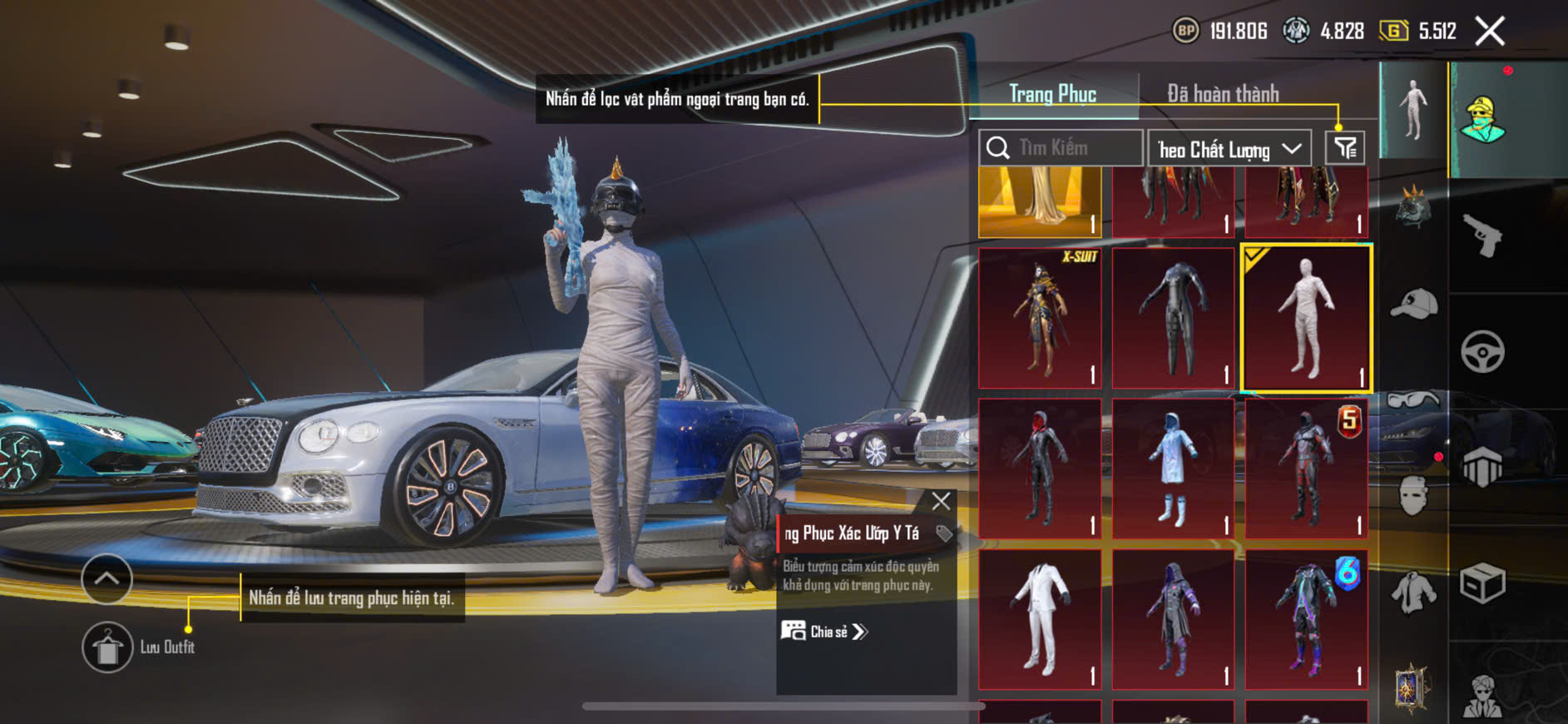
Task: Open the steering wheel vehicle category
Action: pyautogui.click(x=1482, y=351)
